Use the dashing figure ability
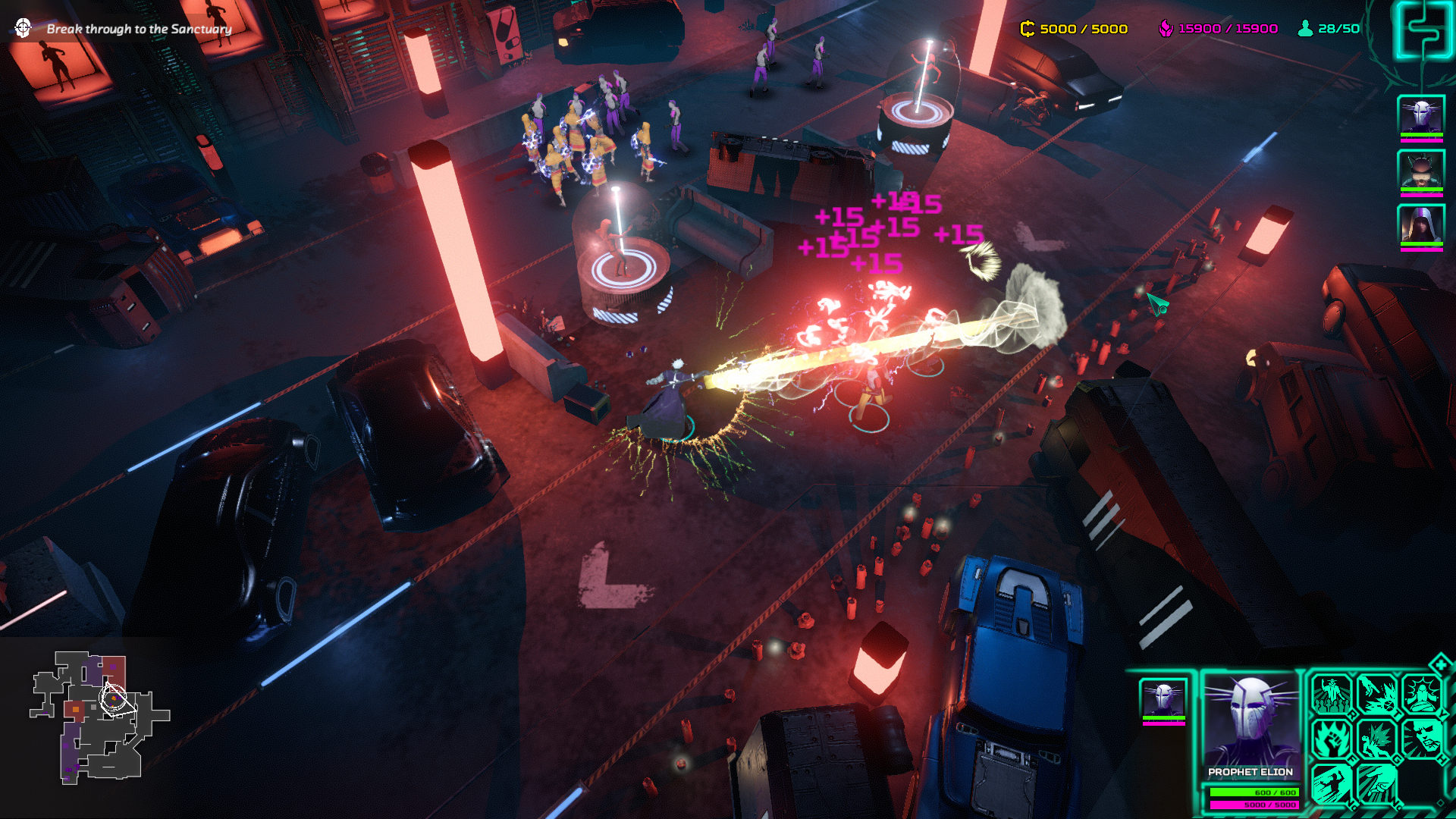Viewport: 1456px width, 819px height. [1332, 783]
